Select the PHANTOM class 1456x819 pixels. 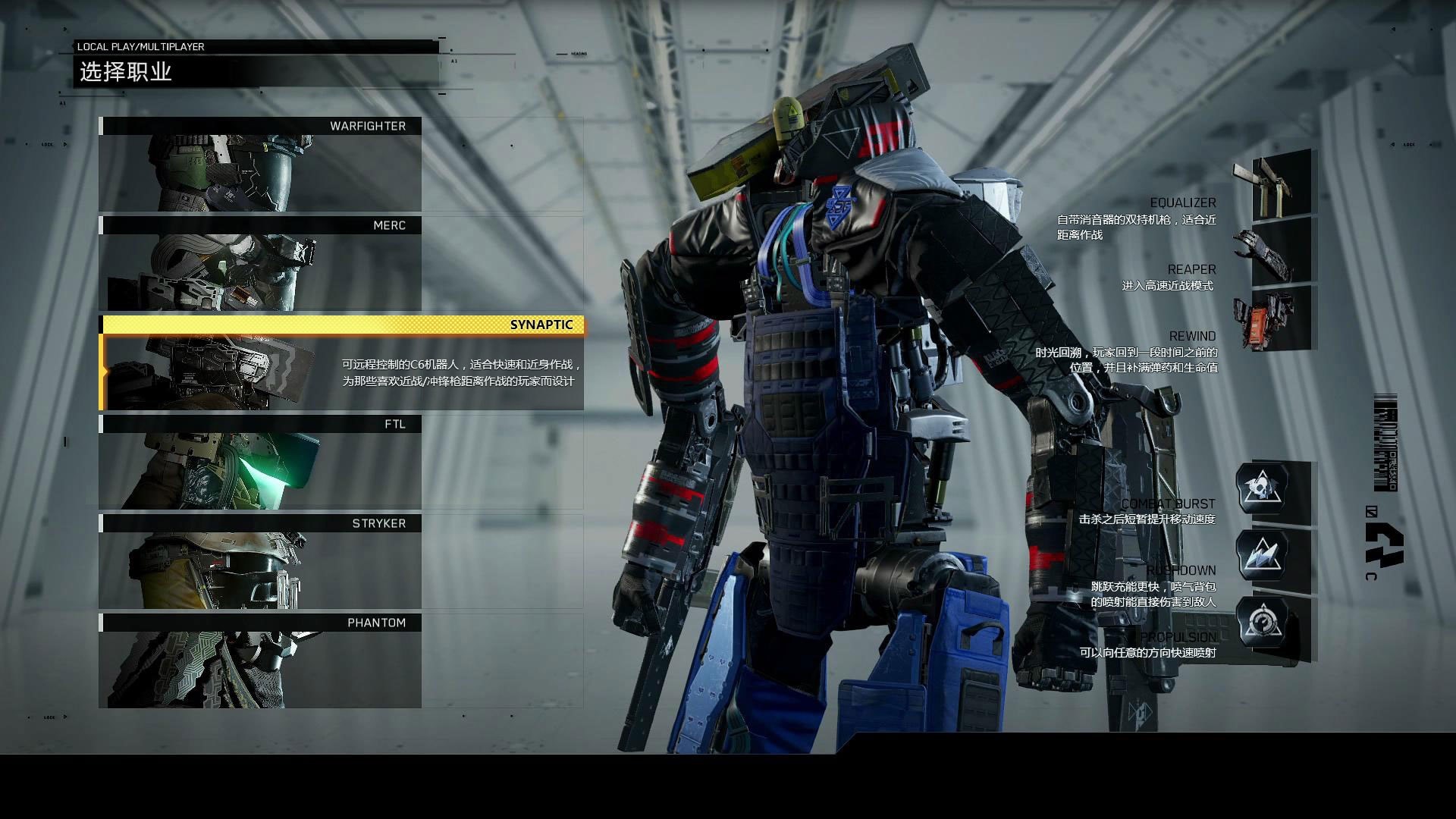[x=260, y=661]
